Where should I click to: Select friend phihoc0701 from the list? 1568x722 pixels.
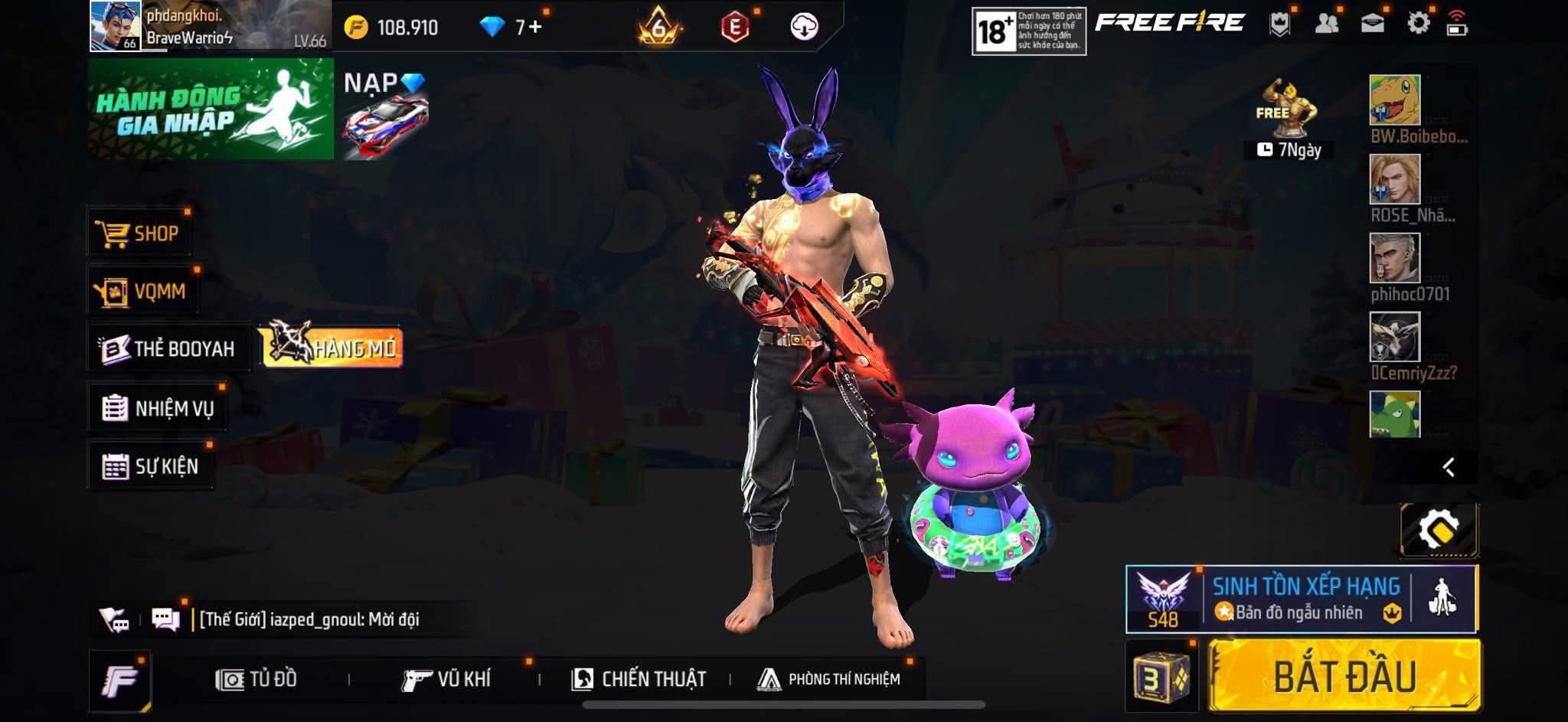[1394, 259]
